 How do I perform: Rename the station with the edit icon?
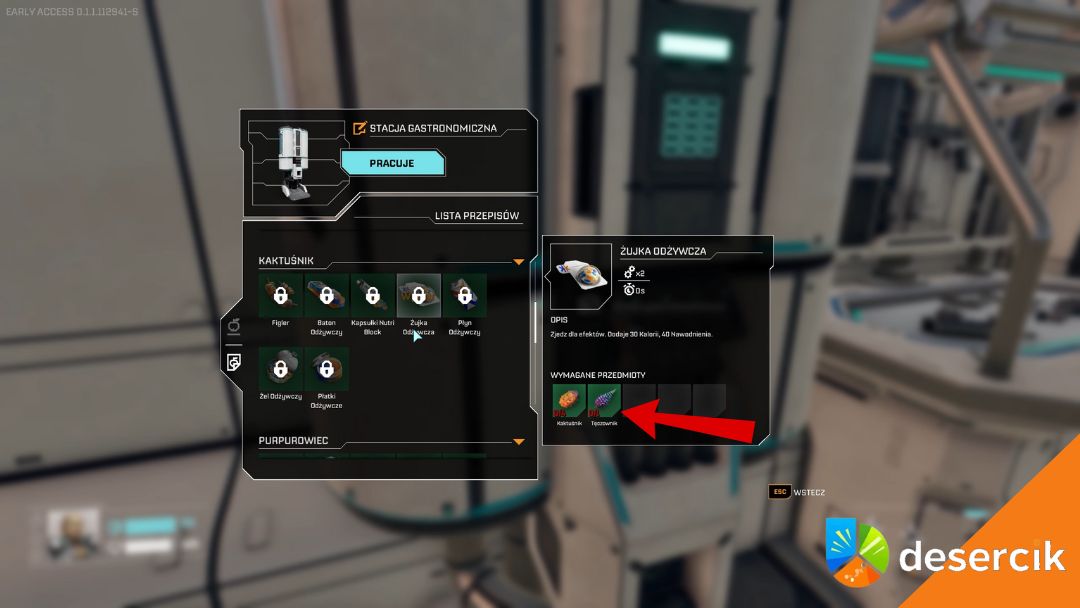pos(360,128)
